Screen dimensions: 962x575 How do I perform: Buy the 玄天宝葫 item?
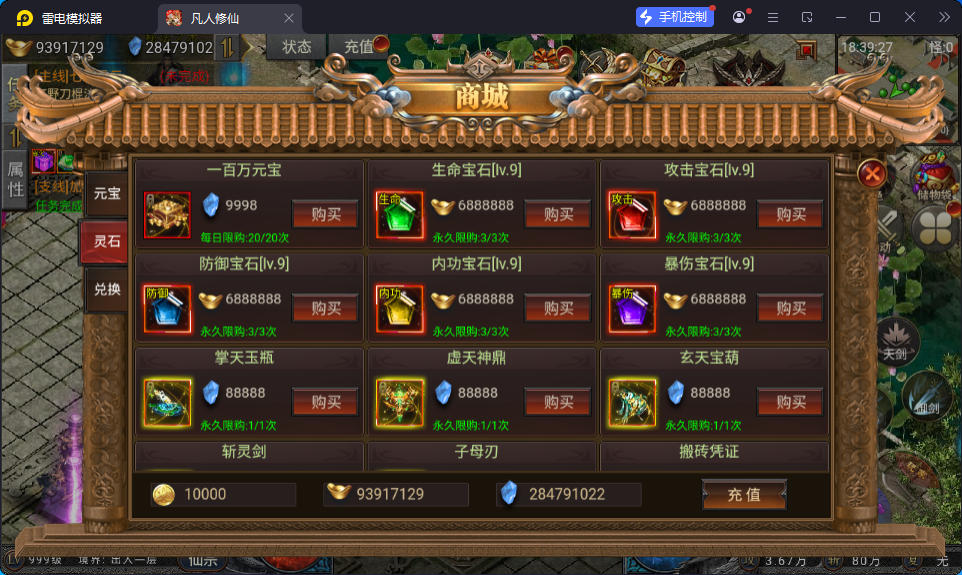point(790,401)
